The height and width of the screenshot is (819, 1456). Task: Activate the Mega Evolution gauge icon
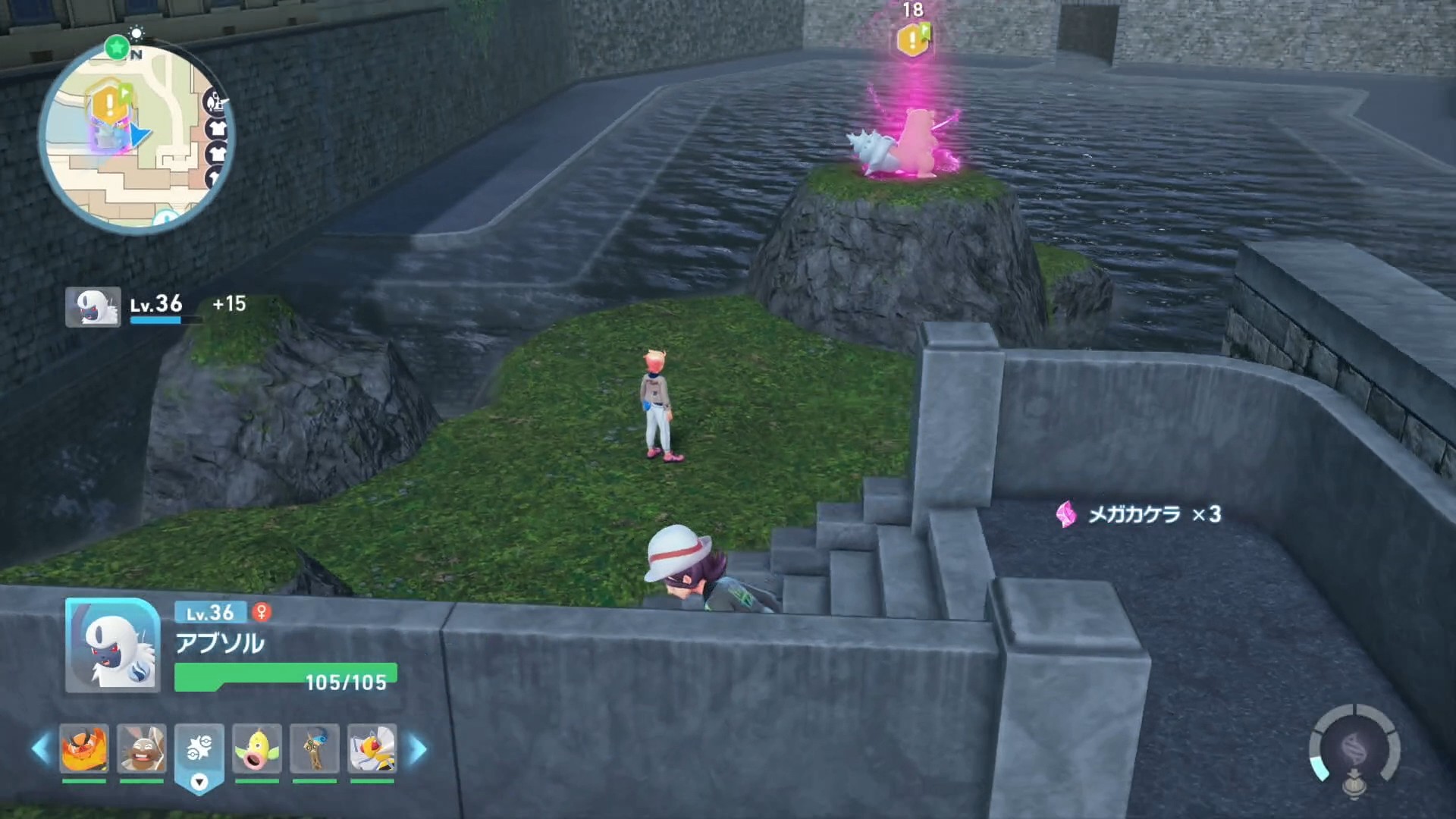pos(1354,750)
